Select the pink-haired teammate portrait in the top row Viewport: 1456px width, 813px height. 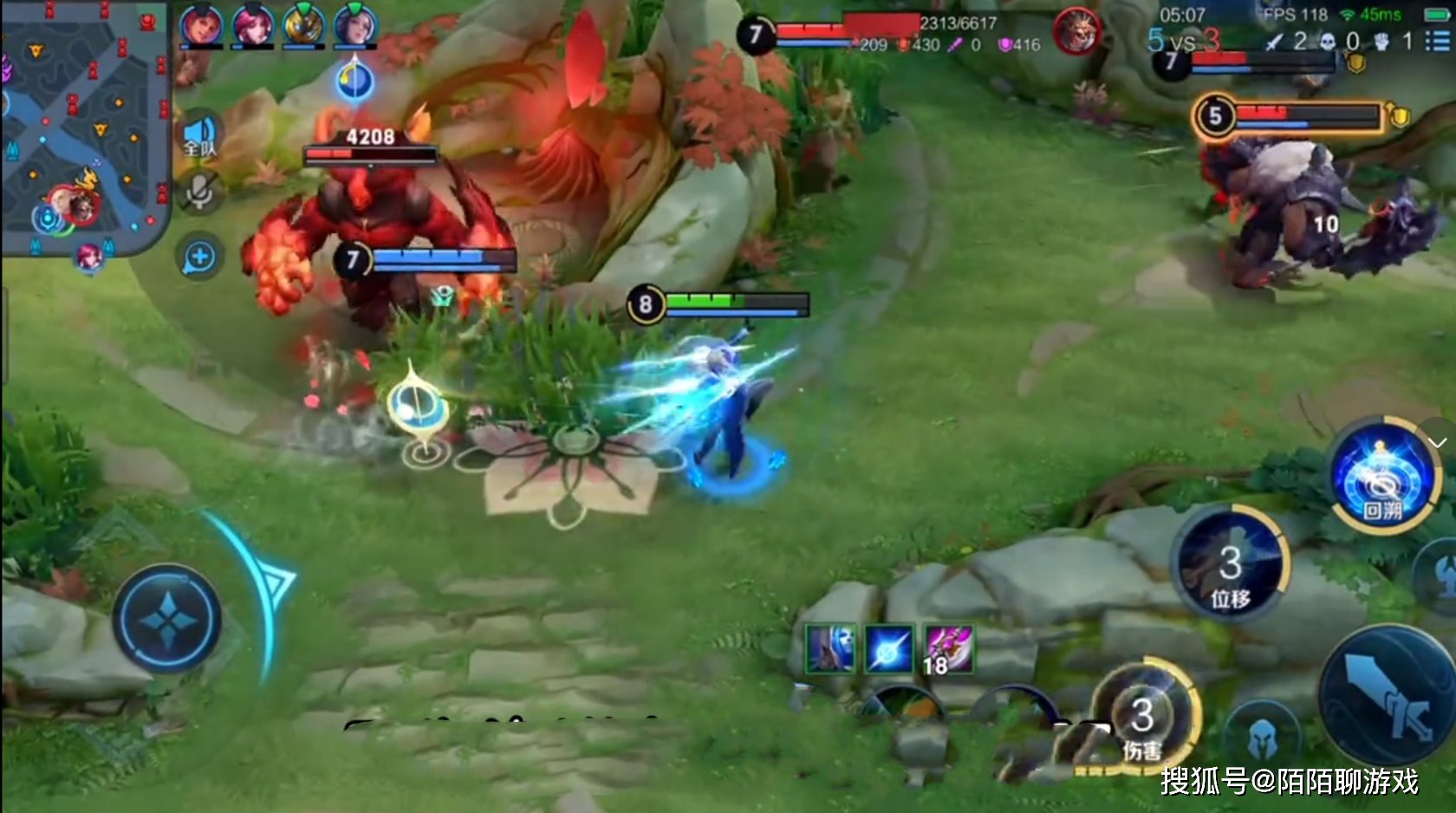coord(253,25)
